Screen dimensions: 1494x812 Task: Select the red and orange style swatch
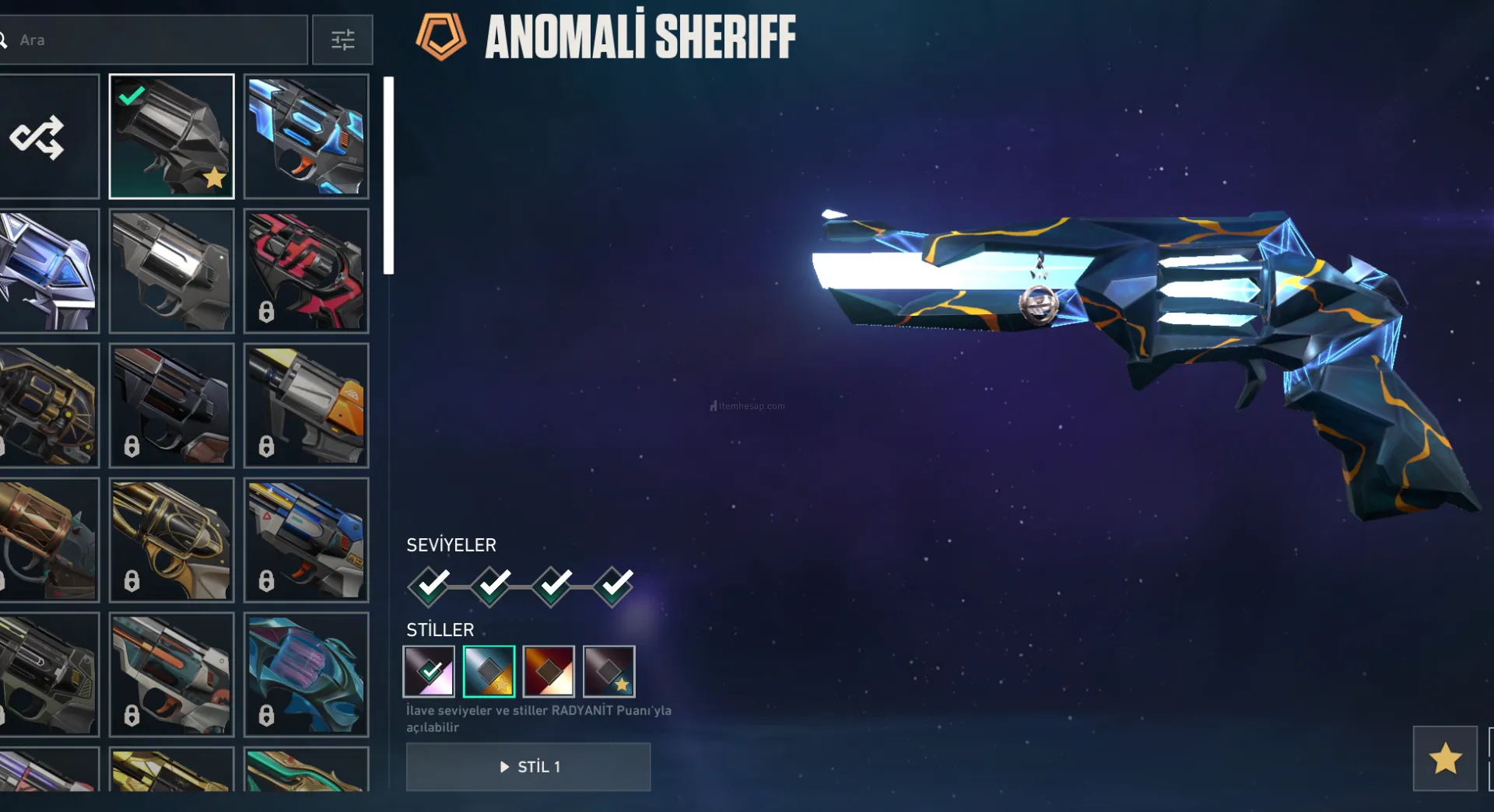coord(549,671)
